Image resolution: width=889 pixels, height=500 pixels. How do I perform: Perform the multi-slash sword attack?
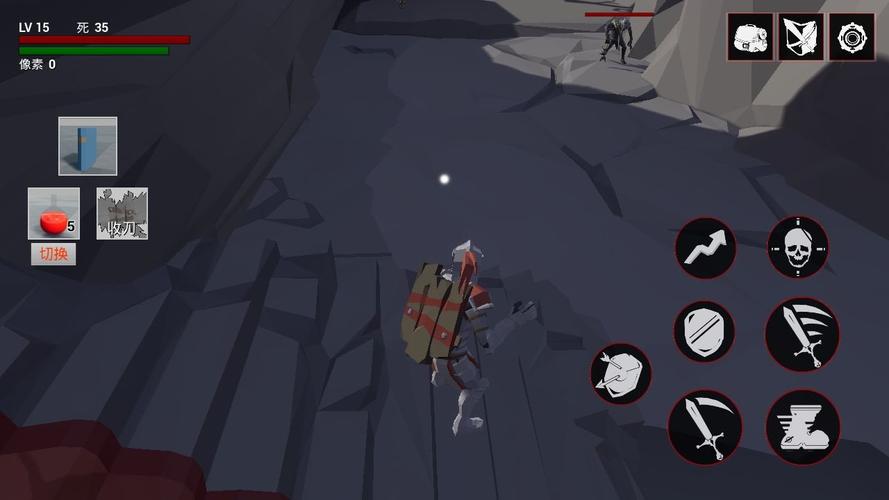pos(802,334)
